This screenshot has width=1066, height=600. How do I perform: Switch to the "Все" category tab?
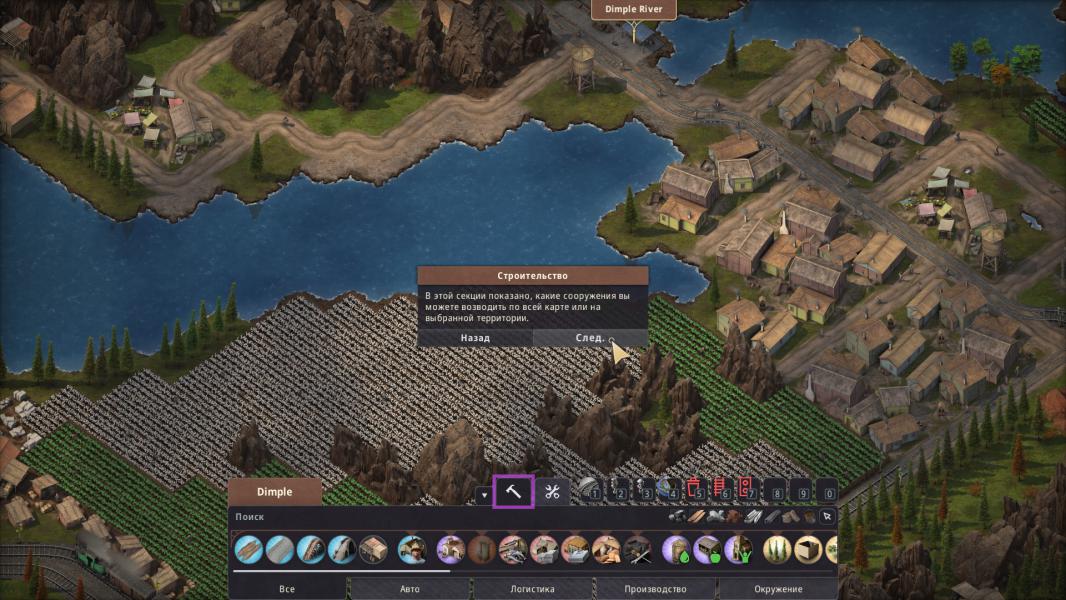287,589
